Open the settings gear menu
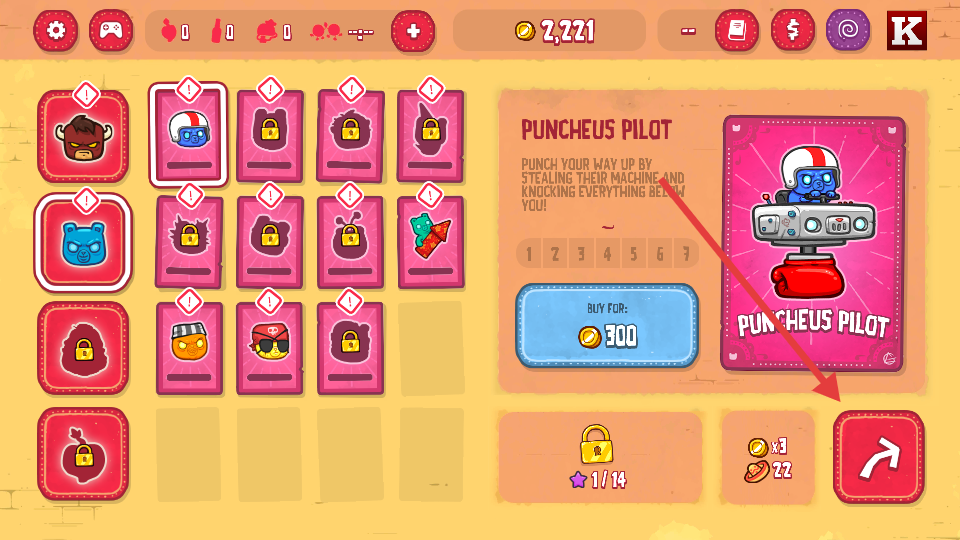 [x=56, y=31]
